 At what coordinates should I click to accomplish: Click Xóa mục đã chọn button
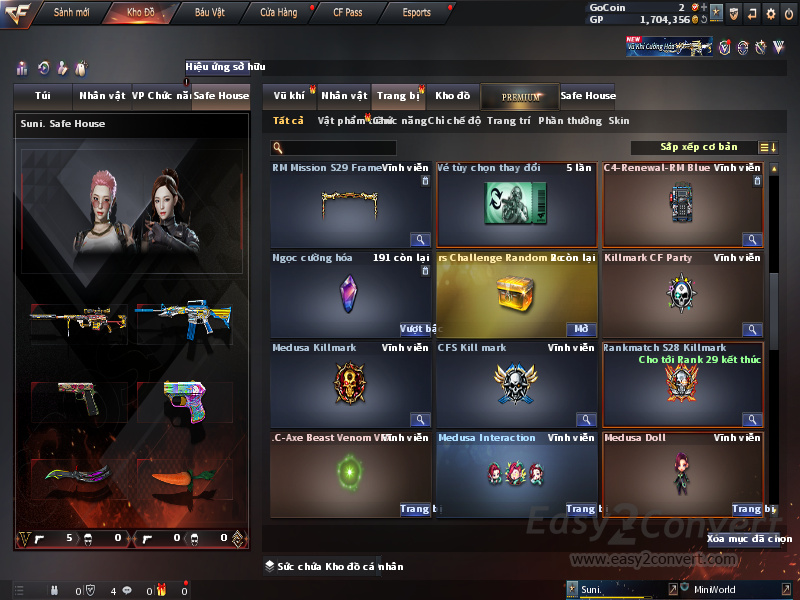click(749, 538)
